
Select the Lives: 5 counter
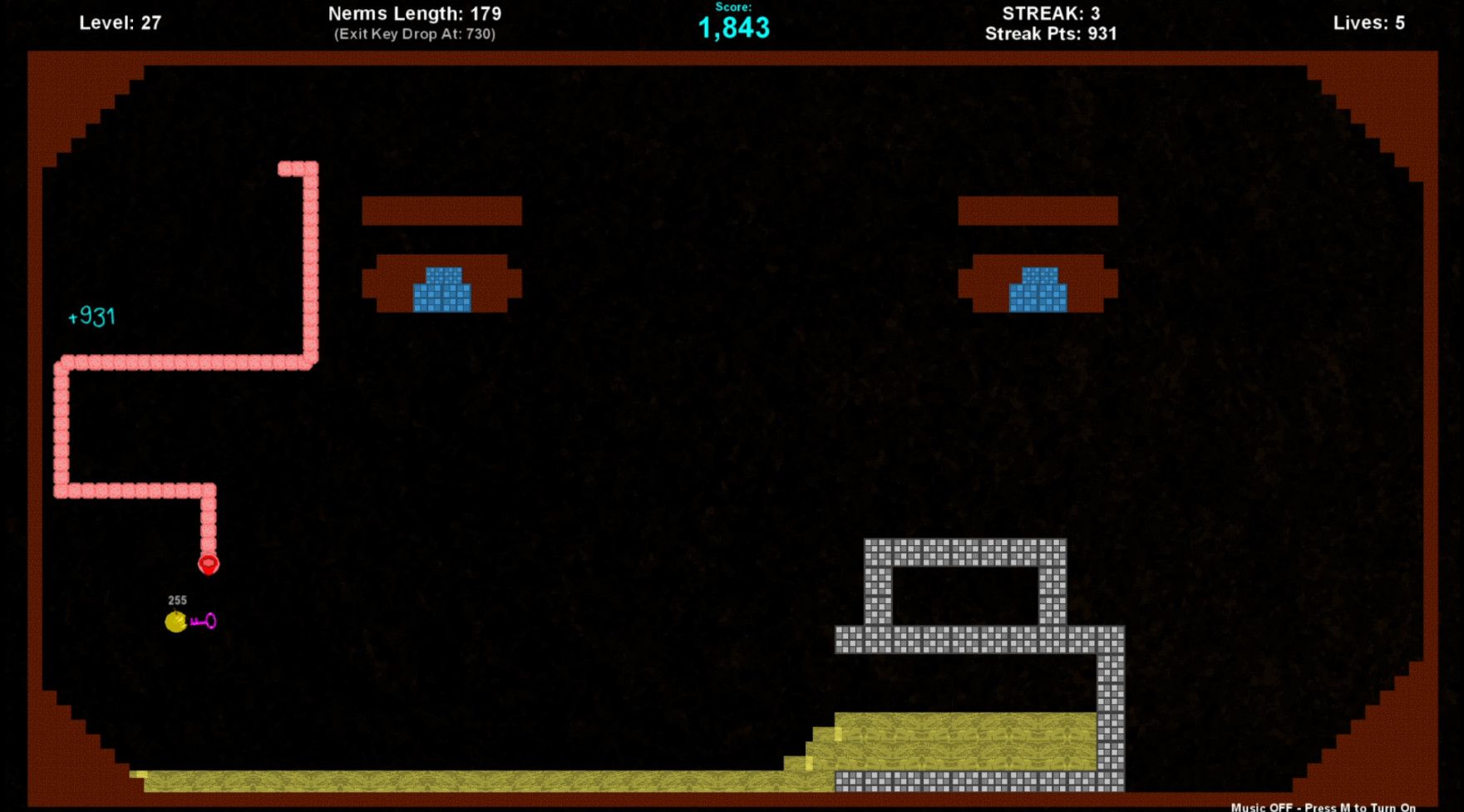[x=1368, y=22]
